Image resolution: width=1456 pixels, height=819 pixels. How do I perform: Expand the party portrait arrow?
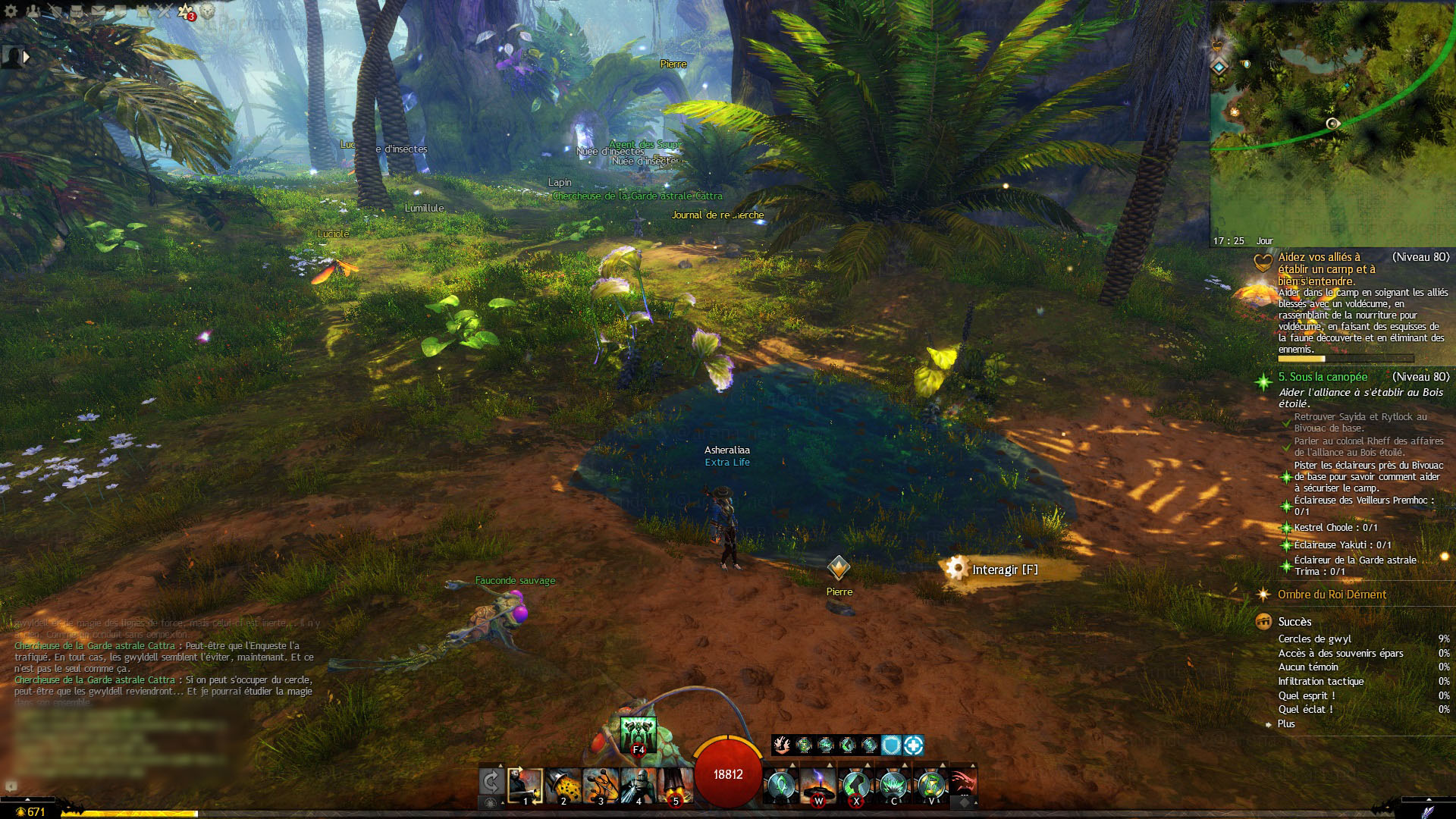pos(27,57)
